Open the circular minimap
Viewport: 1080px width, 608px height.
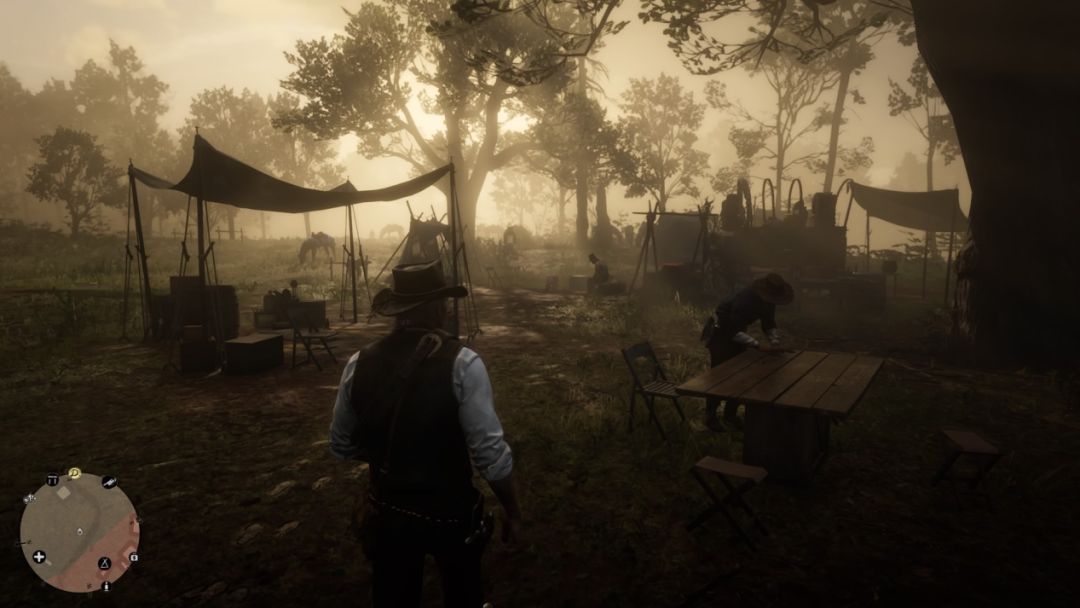pos(78,531)
